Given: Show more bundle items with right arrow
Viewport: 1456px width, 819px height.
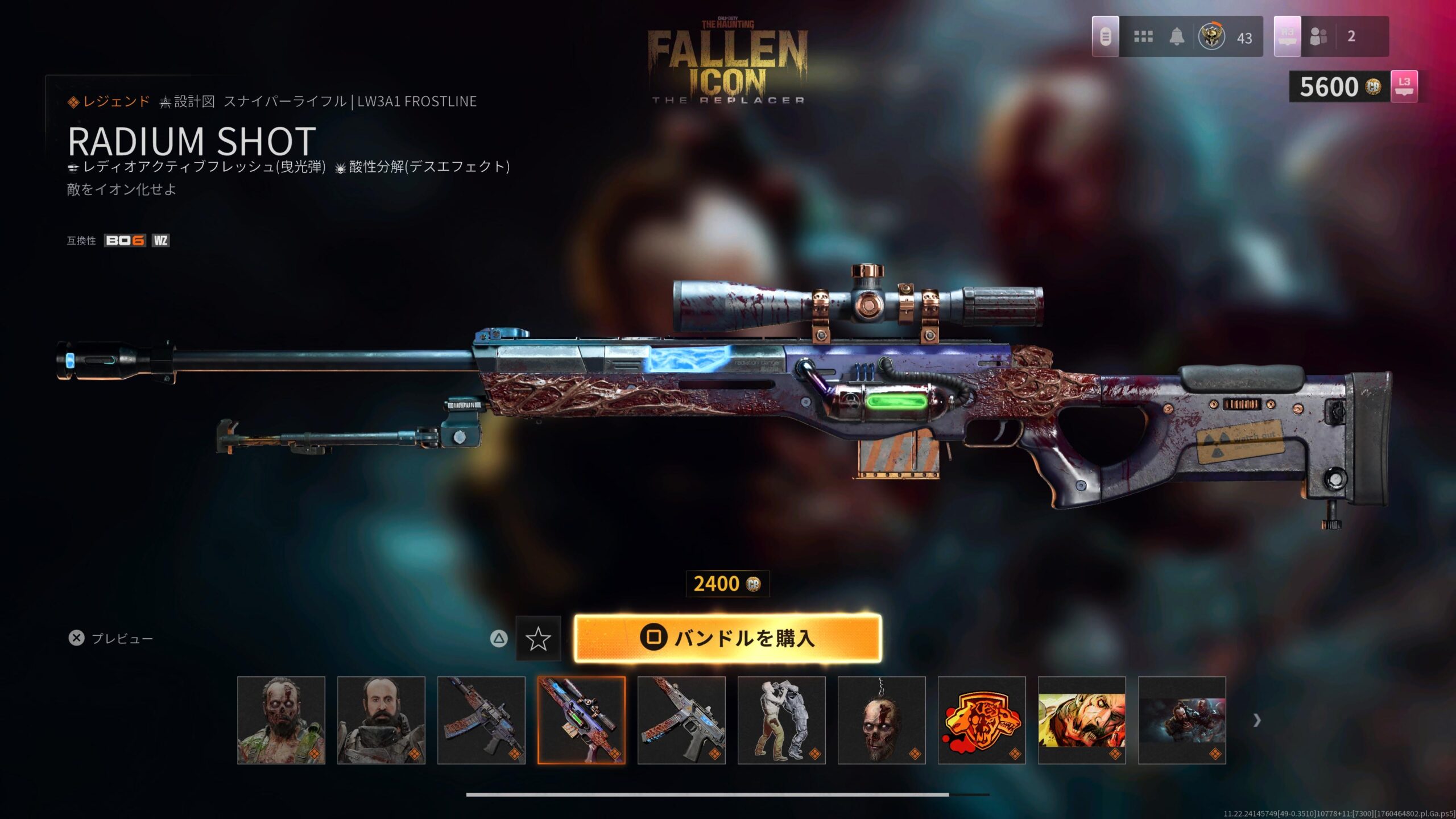Looking at the screenshot, I should 1257,720.
